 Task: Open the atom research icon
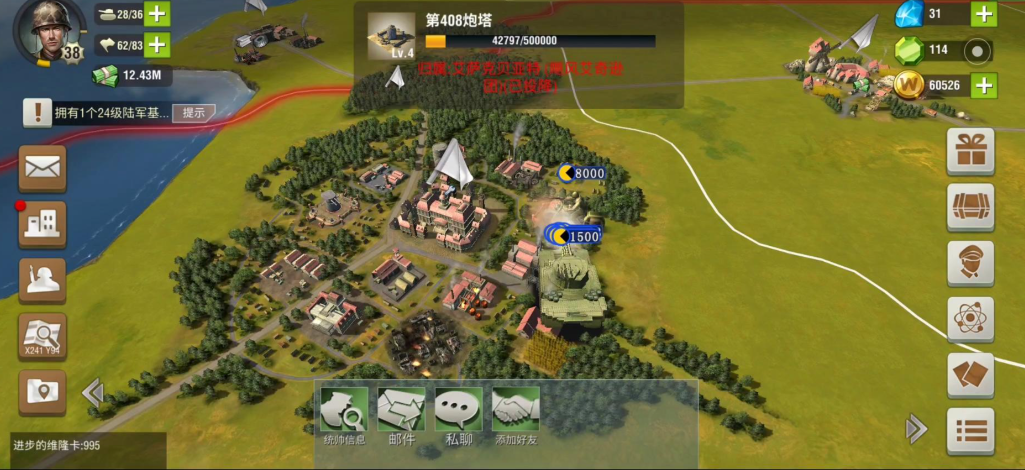tap(970, 319)
